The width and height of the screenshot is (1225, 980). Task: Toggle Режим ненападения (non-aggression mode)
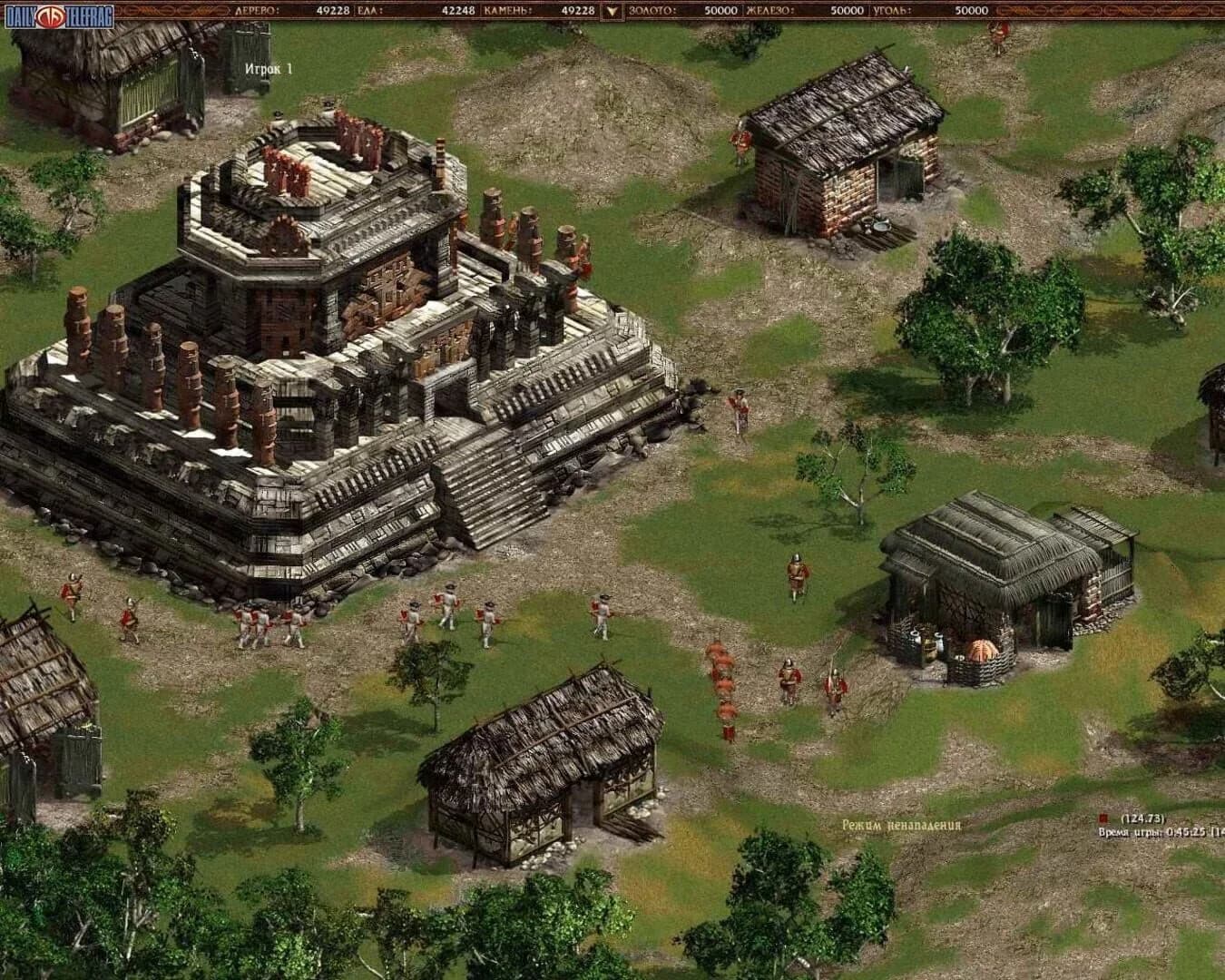902,826
